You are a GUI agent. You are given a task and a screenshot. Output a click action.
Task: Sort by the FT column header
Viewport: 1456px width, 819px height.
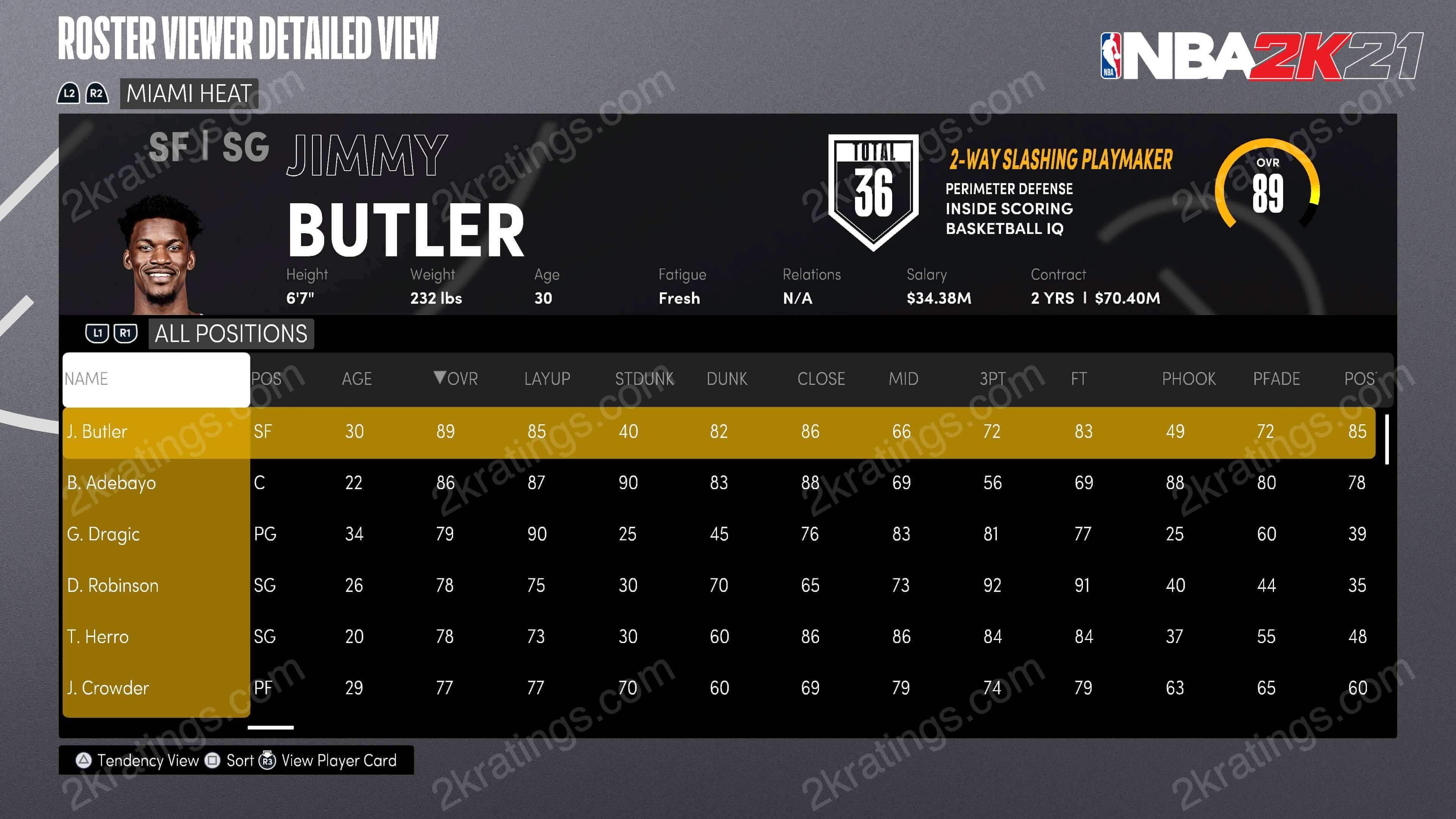click(1078, 379)
